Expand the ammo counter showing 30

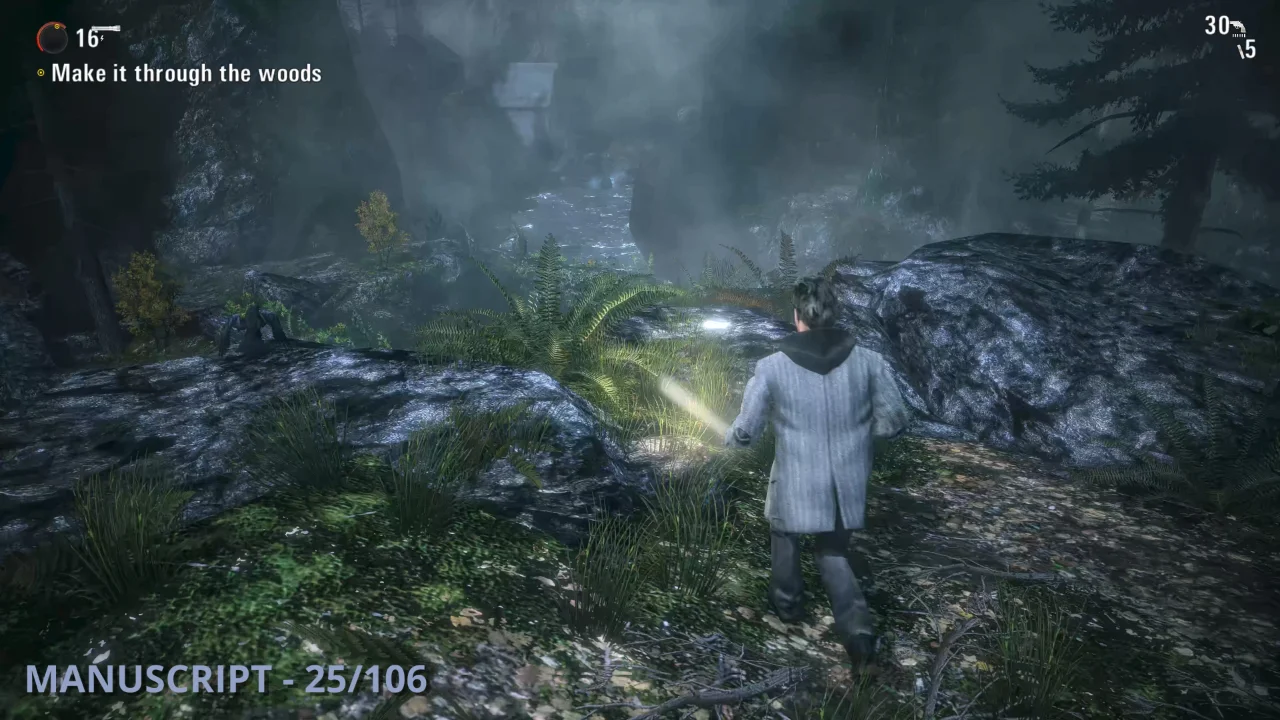point(1216,25)
